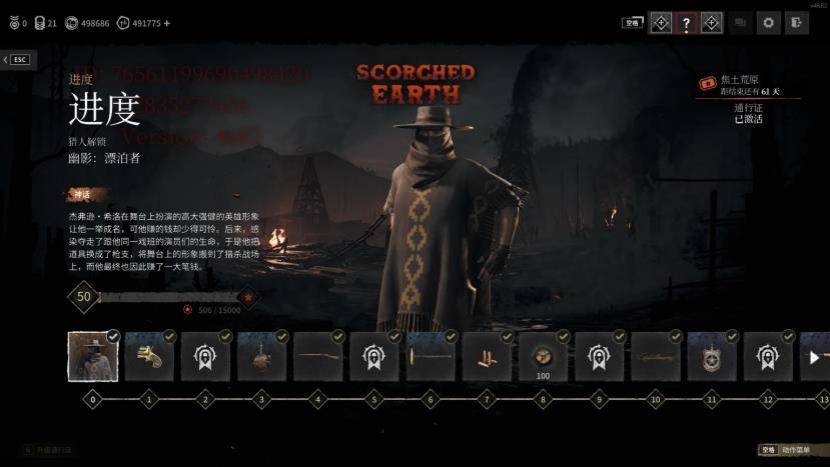Select the pistol reward tile at tier 1
This screenshot has height=467, width=830.
point(149,357)
